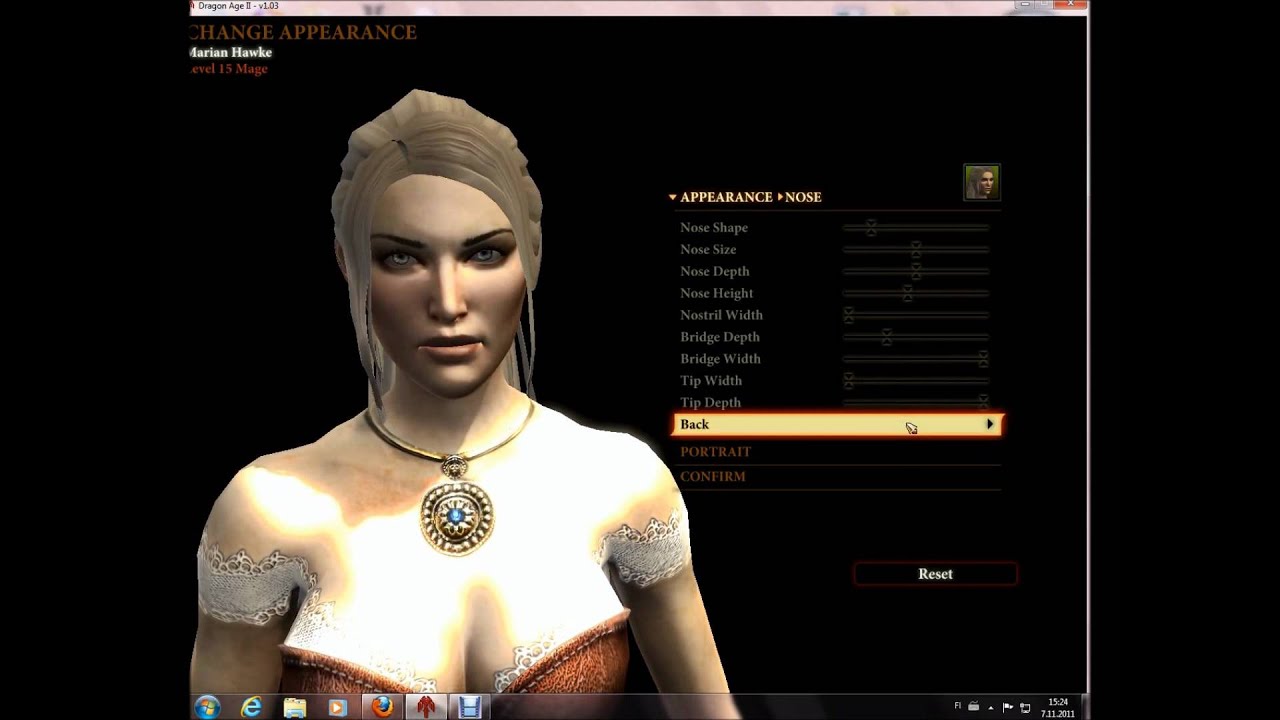Choose CONFIRM to apply appearance

pos(713,477)
